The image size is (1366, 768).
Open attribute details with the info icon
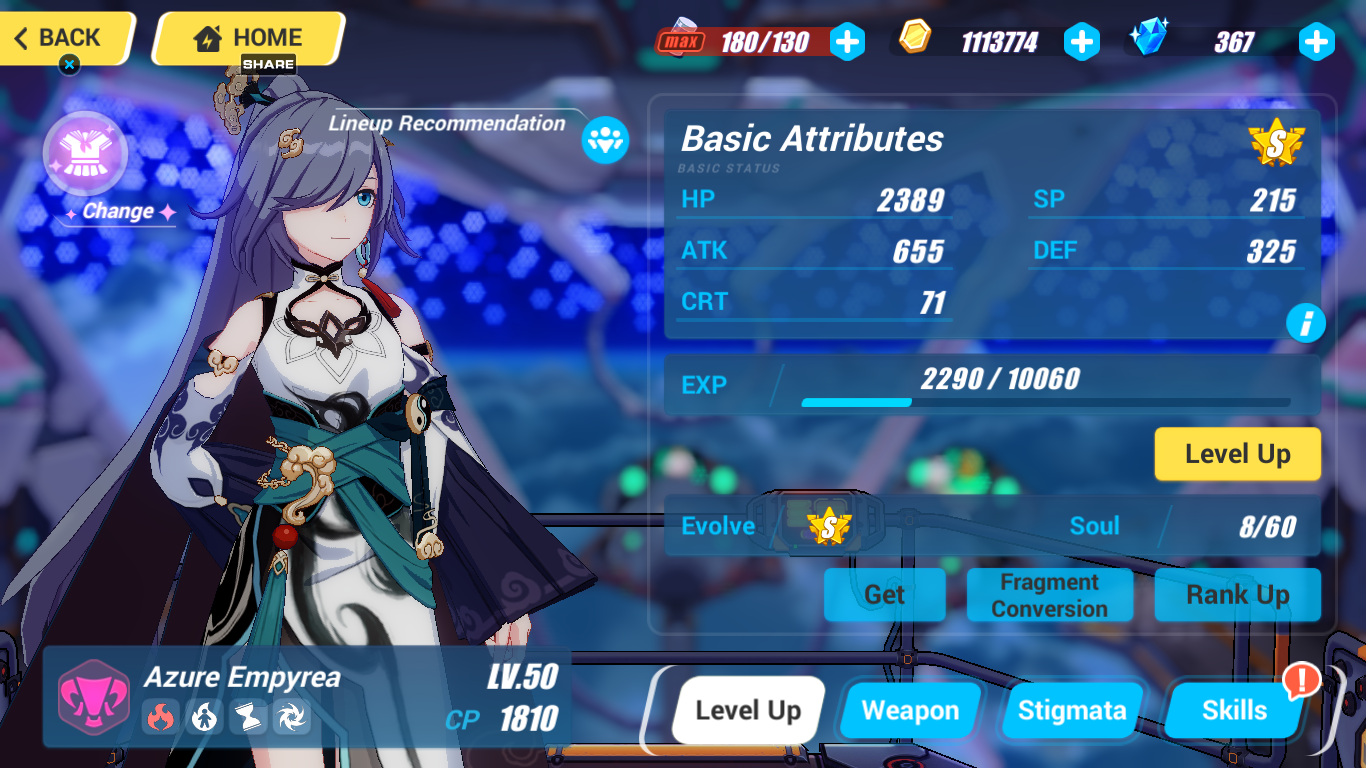pos(1306,323)
